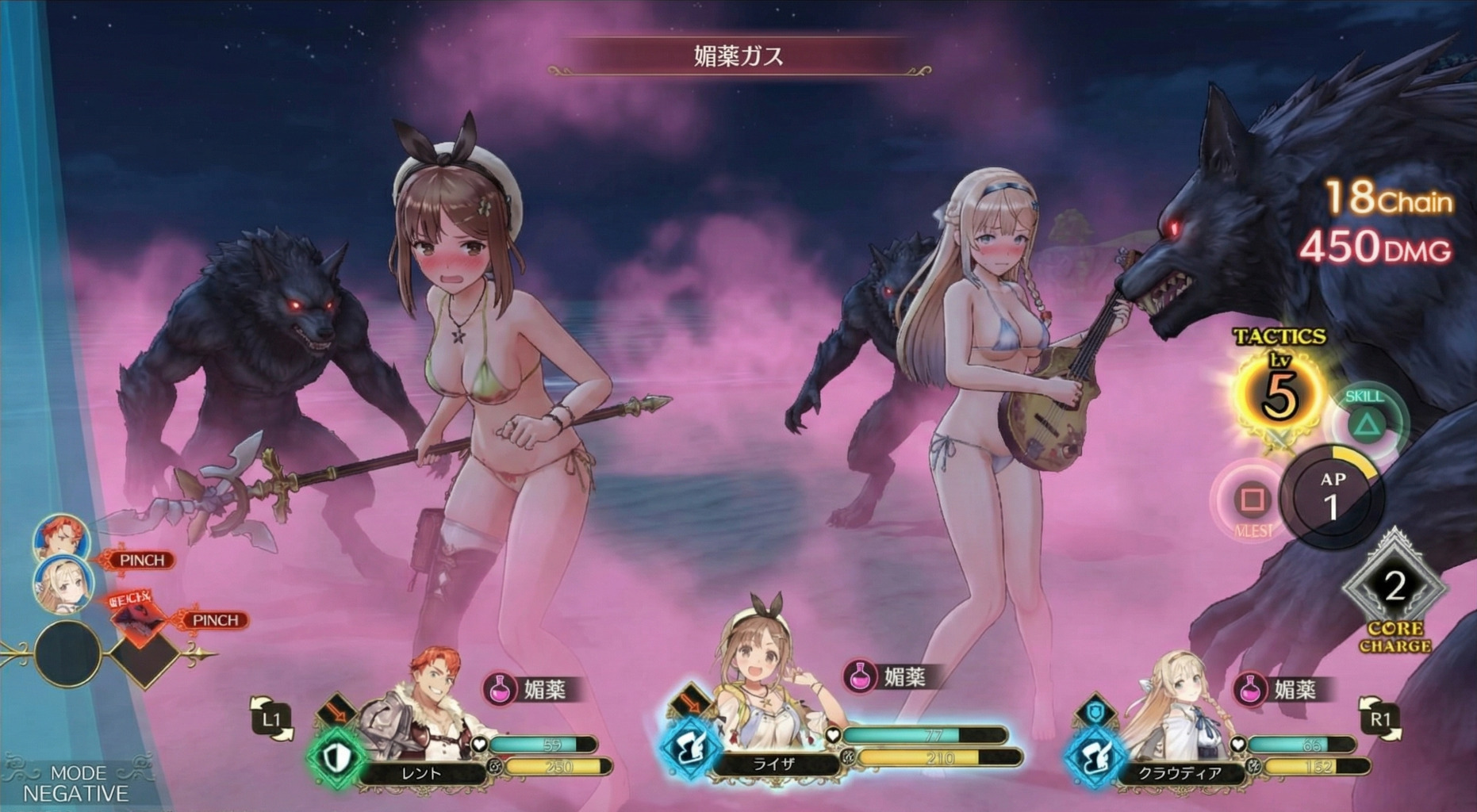Click Klaudia's turn-order portrait
This screenshot has width=1477, height=812.
[63, 584]
